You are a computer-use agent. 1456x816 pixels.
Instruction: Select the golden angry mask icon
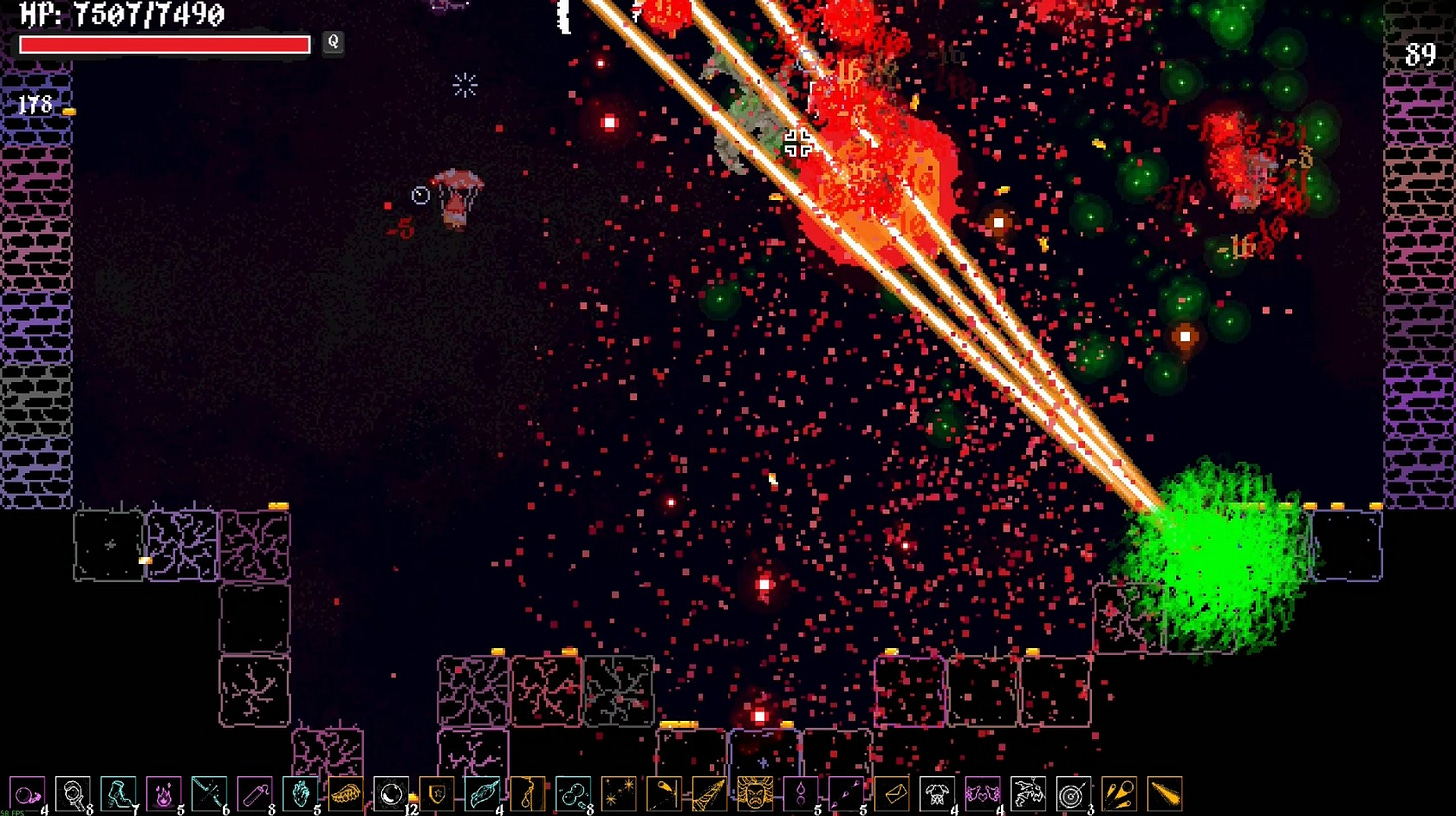754,794
